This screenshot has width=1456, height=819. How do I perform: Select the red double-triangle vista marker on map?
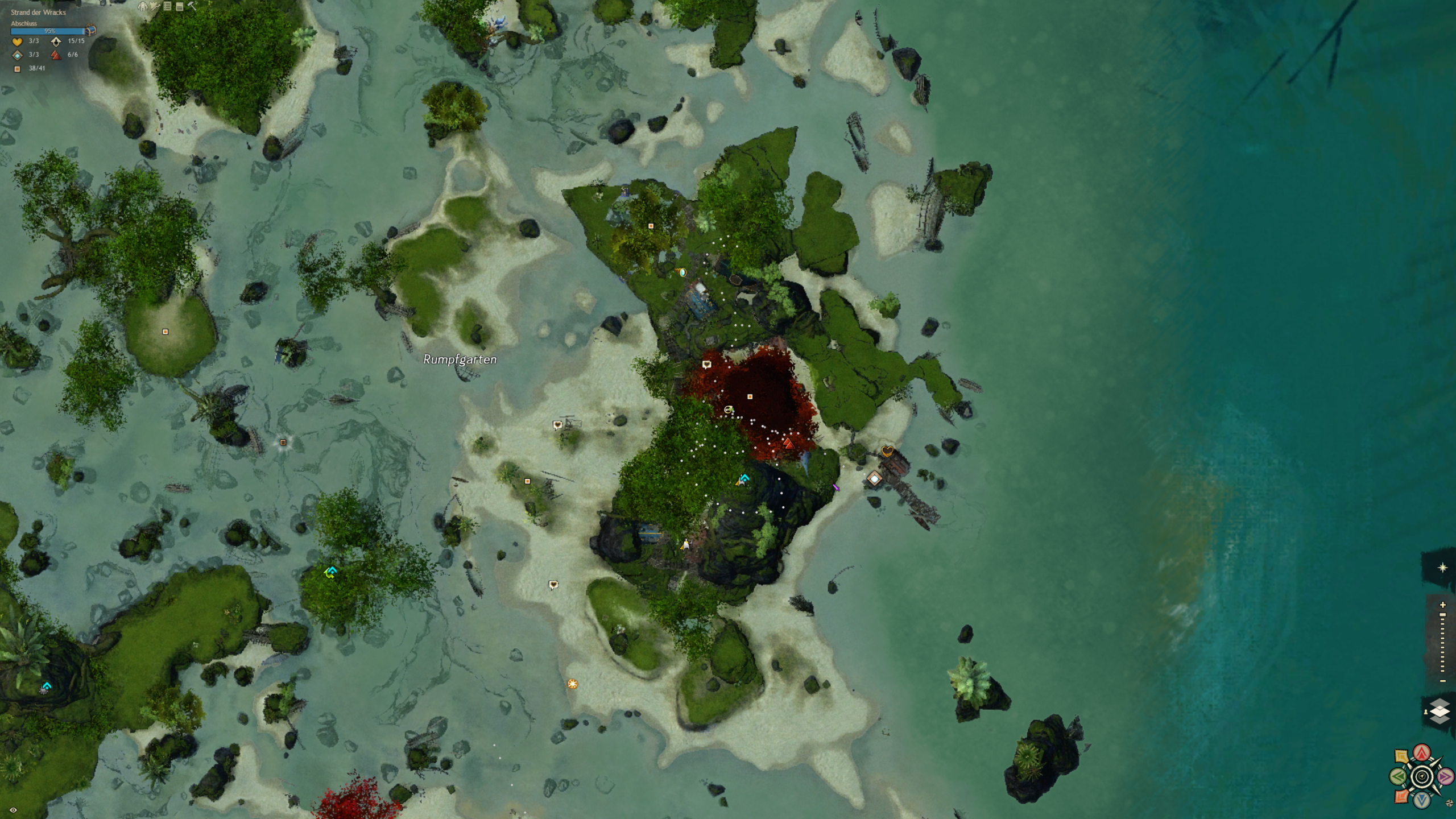[788, 443]
